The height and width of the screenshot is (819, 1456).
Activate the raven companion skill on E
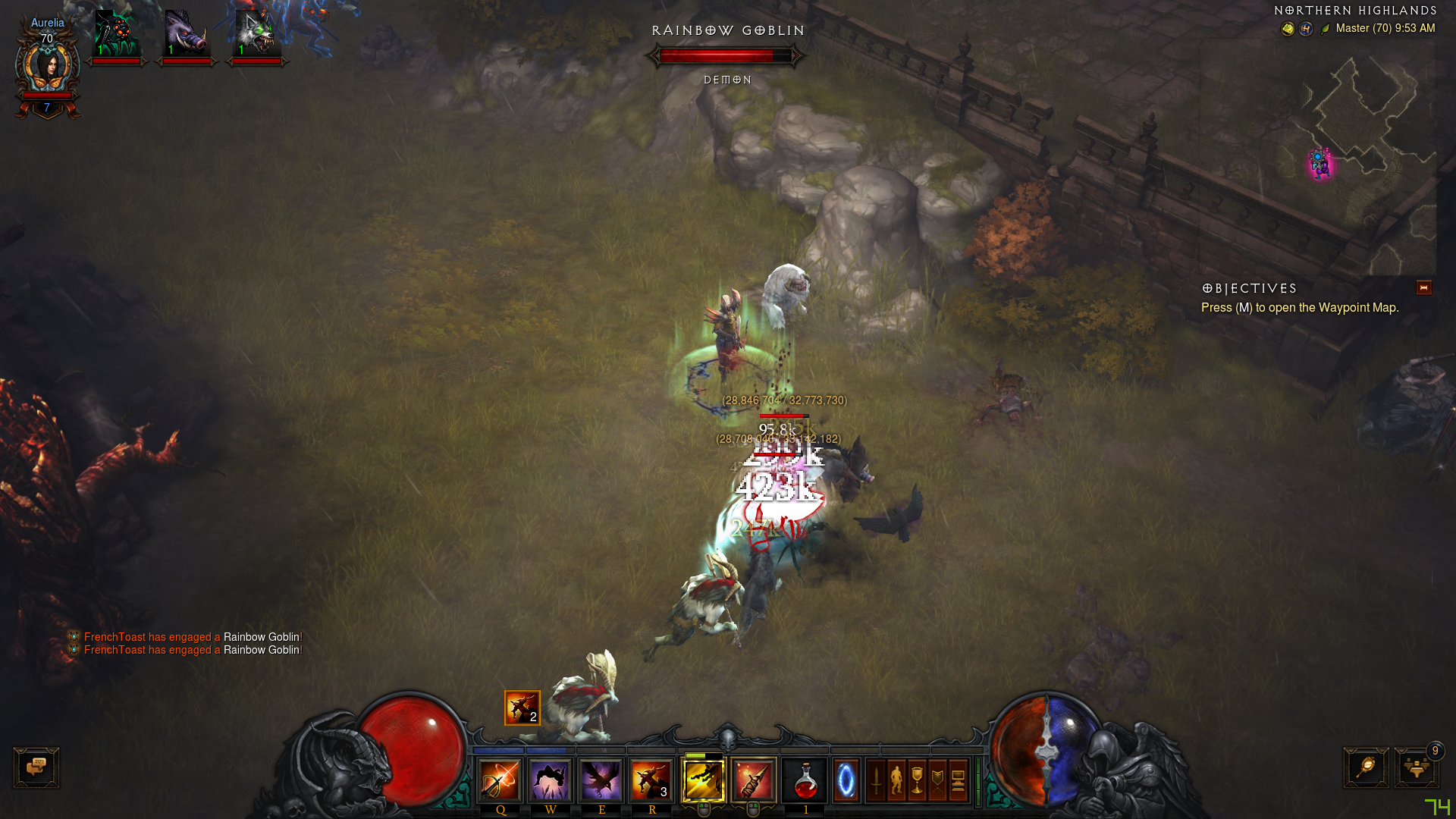tap(601, 780)
